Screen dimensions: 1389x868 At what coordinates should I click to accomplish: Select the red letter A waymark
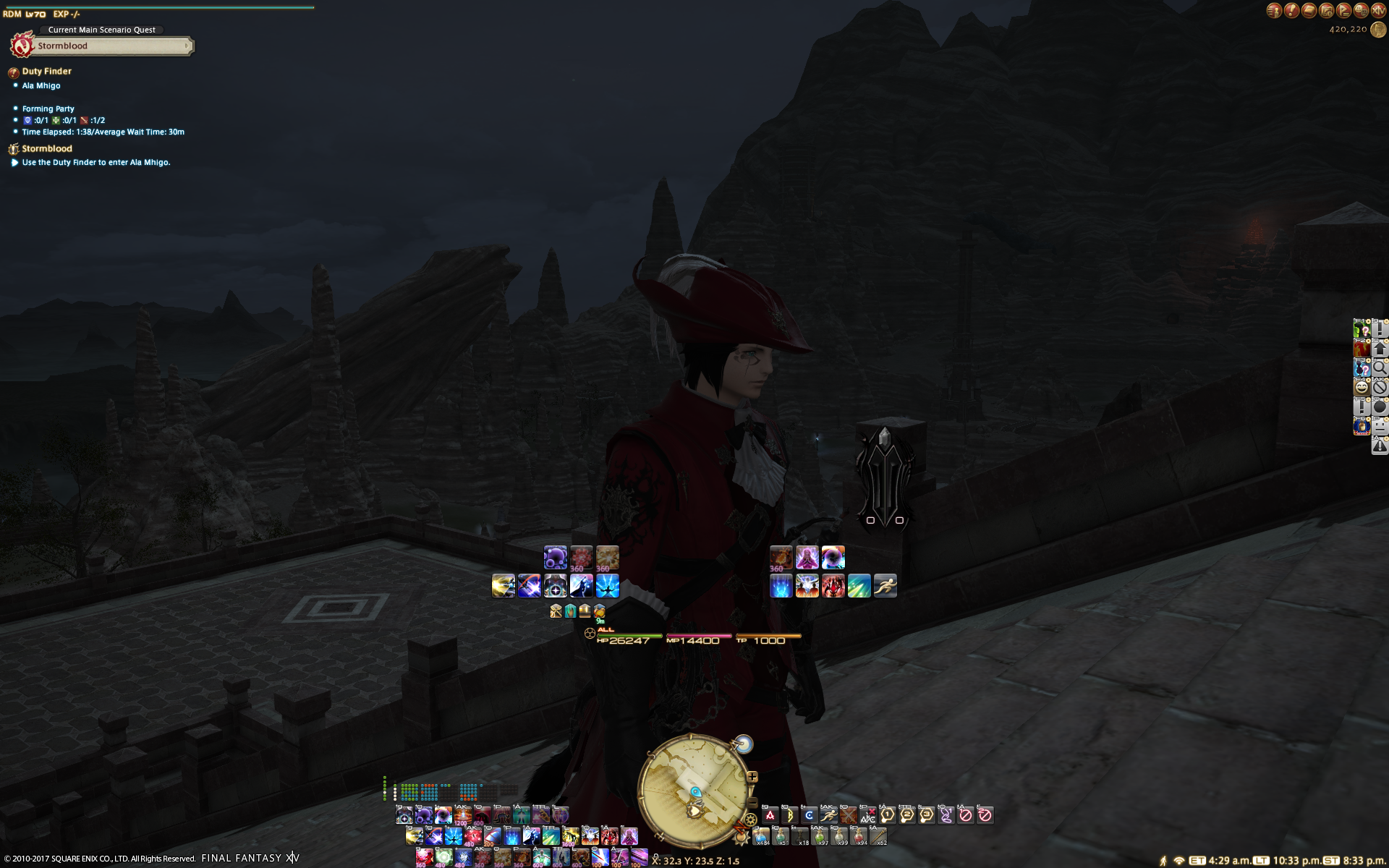click(770, 815)
